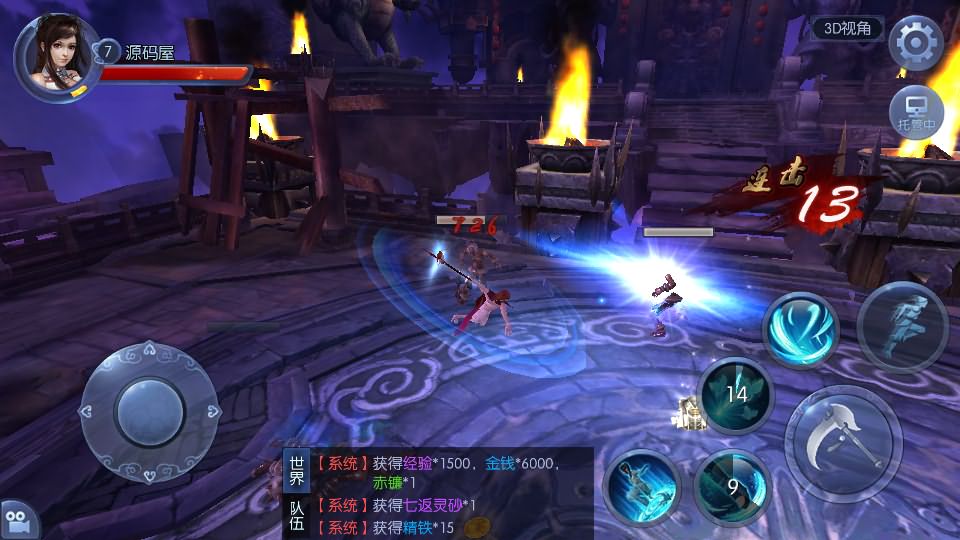960x540 pixels.
Task: Activate the leaping strike skill
Action: [x=642, y=488]
